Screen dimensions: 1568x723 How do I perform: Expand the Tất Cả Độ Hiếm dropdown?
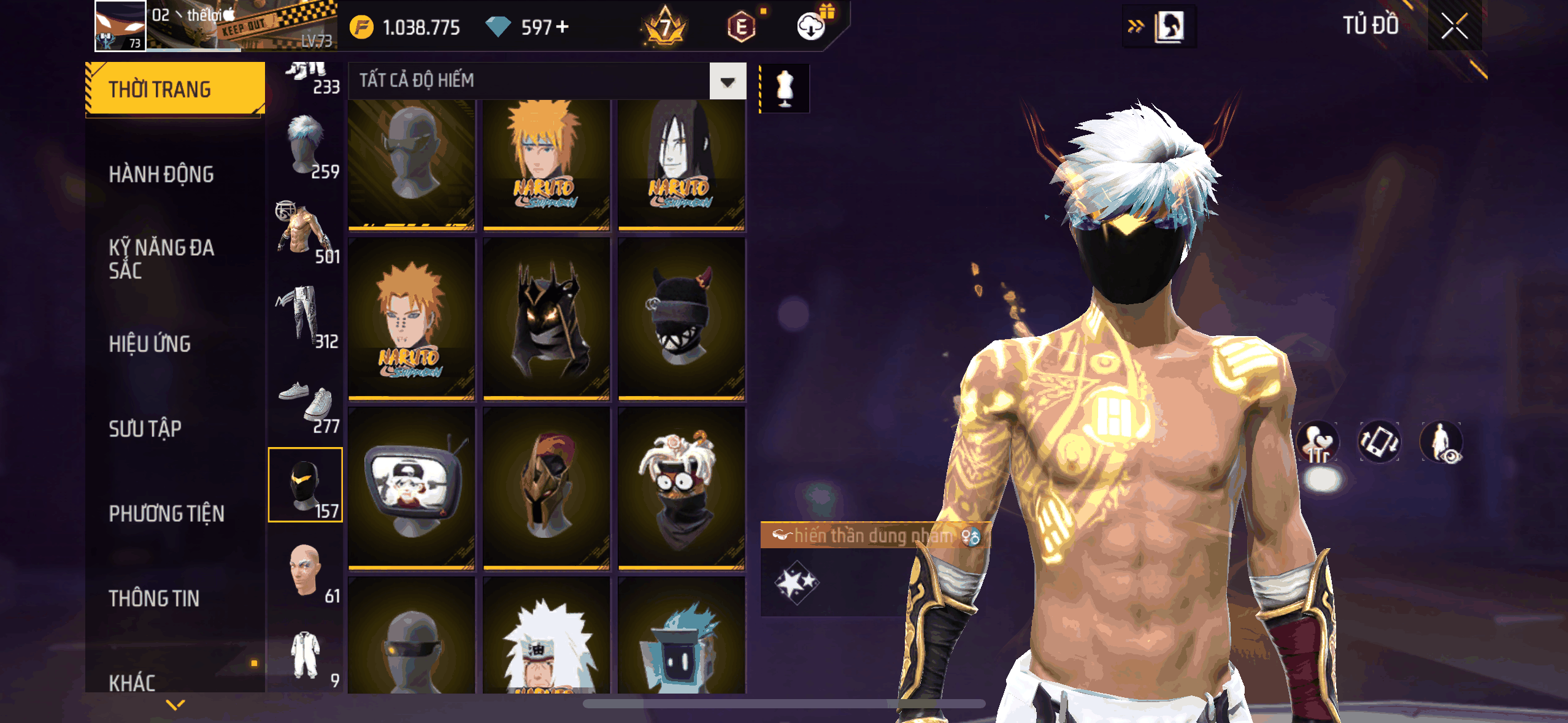tap(728, 81)
